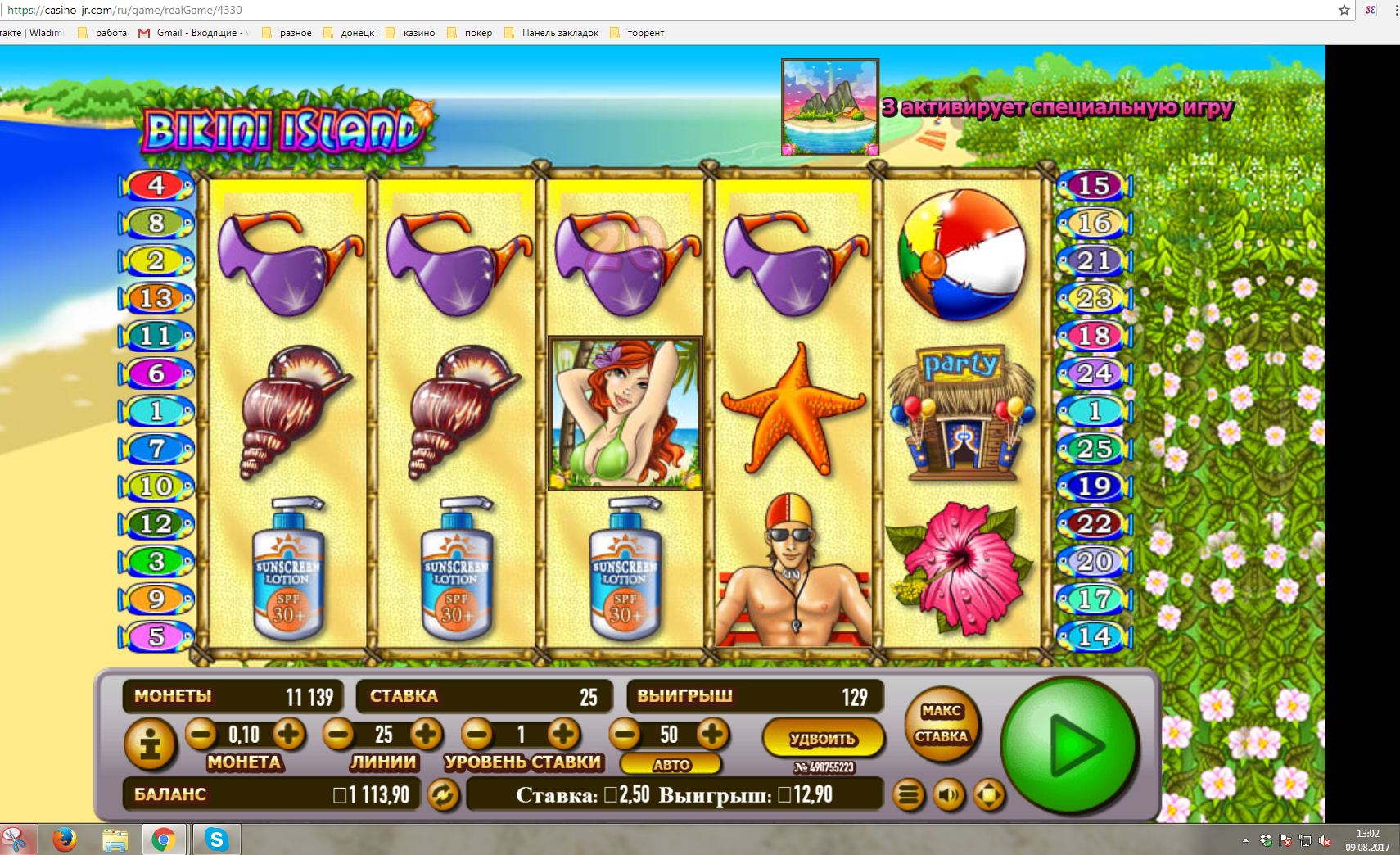
Task: Activate the МАКС СТАВКА button
Action: pyautogui.click(x=942, y=724)
